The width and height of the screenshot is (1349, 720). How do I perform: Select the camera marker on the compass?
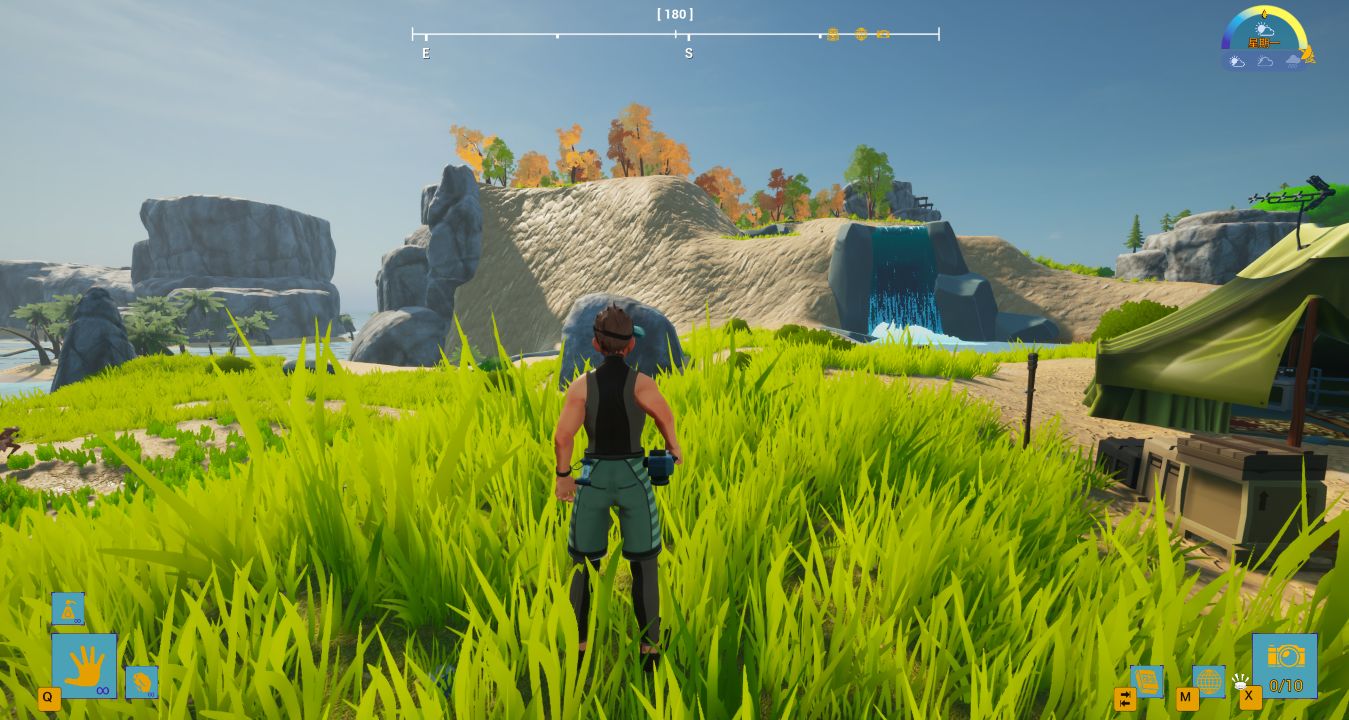[x=883, y=34]
